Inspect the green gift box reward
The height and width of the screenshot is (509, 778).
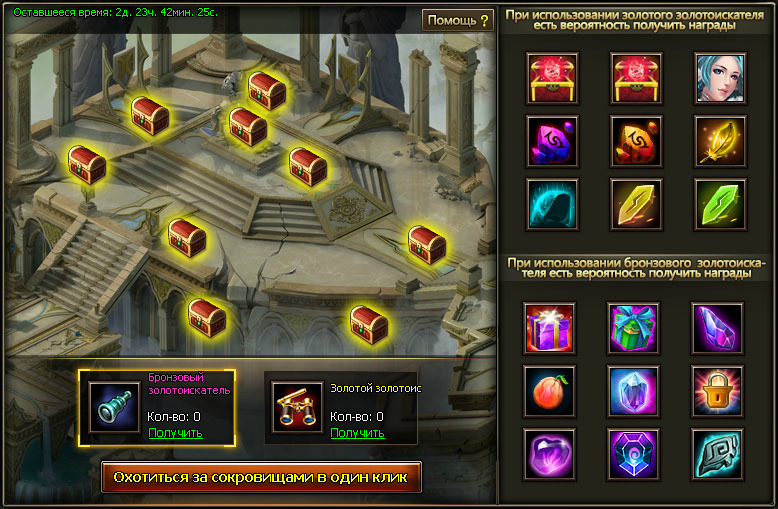click(x=634, y=327)
